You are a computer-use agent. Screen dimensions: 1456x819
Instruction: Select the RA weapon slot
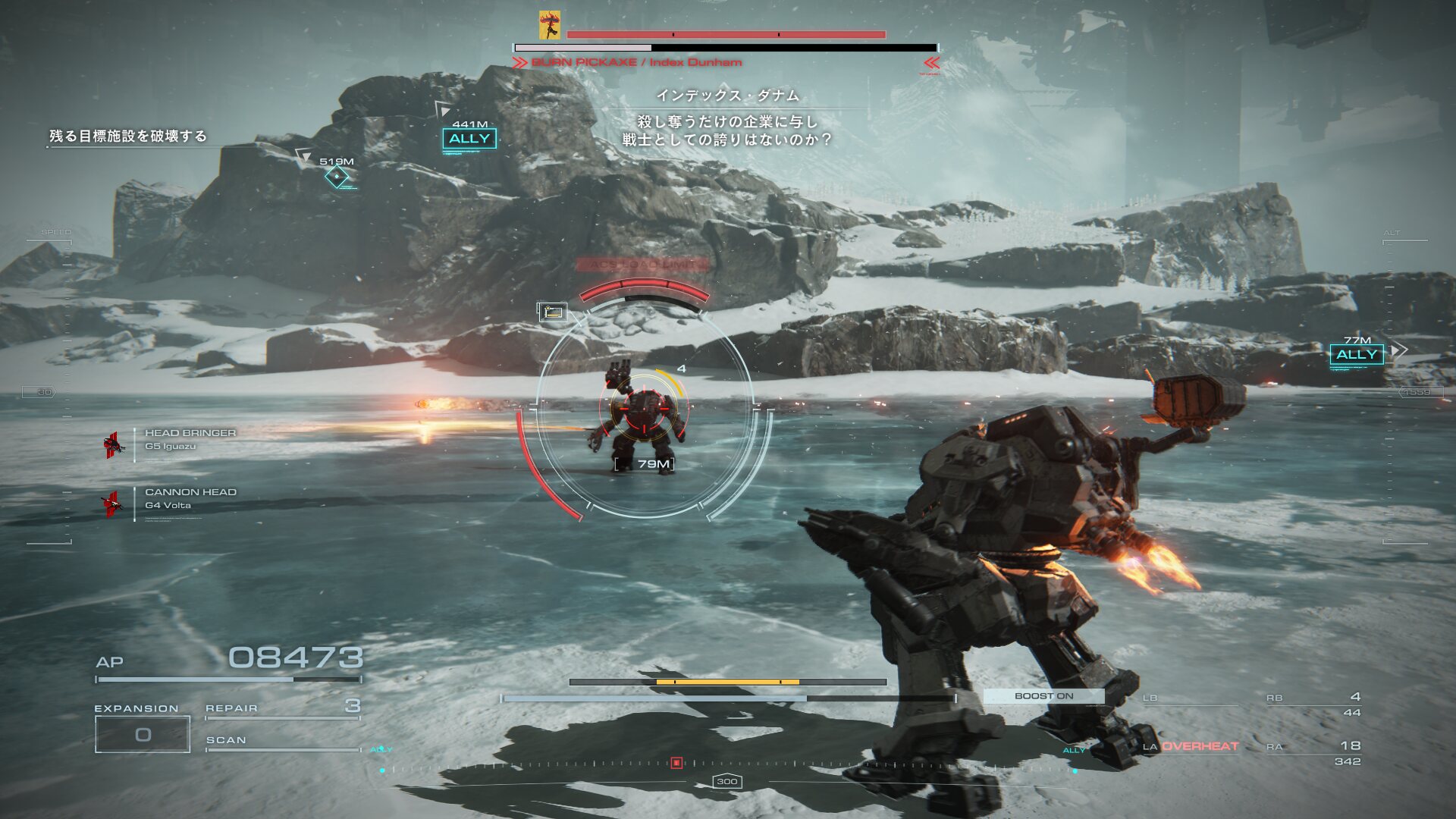(1313, 753)
